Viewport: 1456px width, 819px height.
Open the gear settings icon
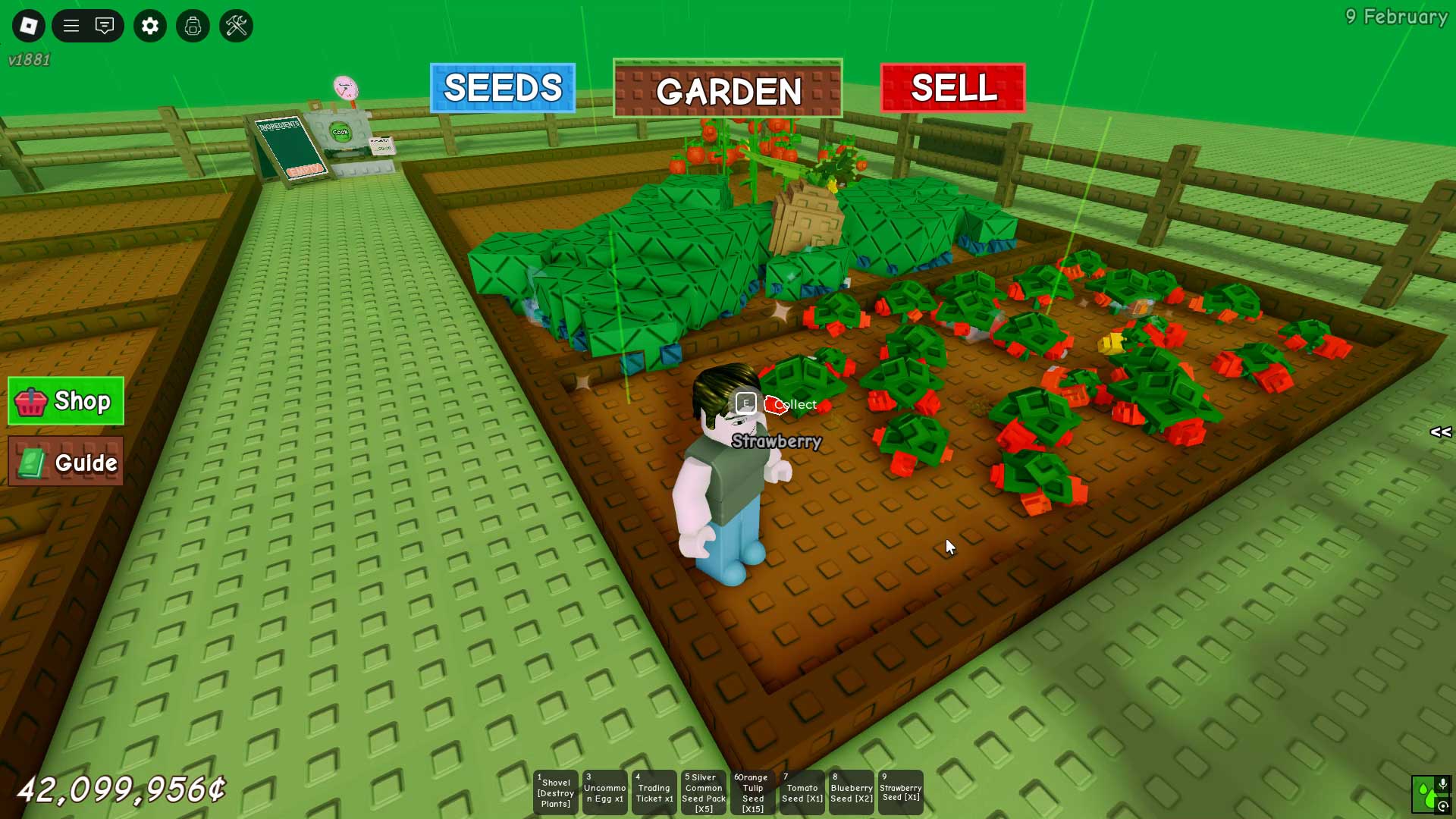[150, 26]
